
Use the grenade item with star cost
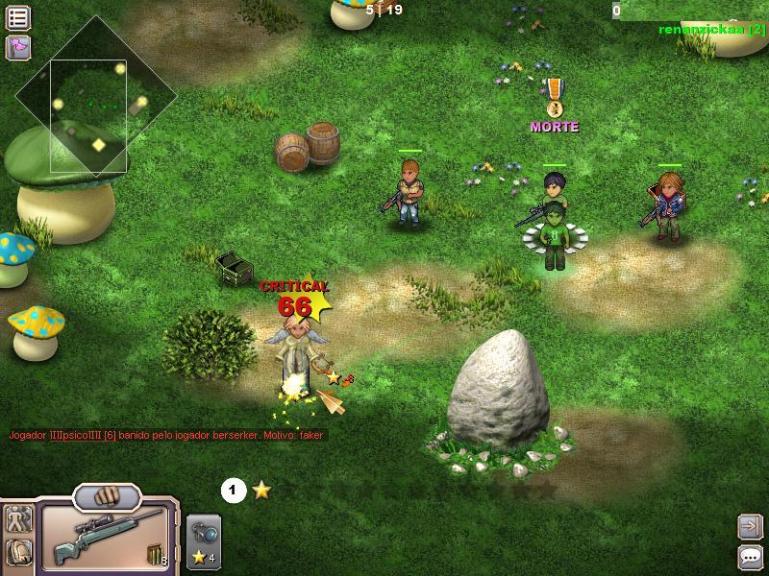pyautogui.click(x=204, y=543)
